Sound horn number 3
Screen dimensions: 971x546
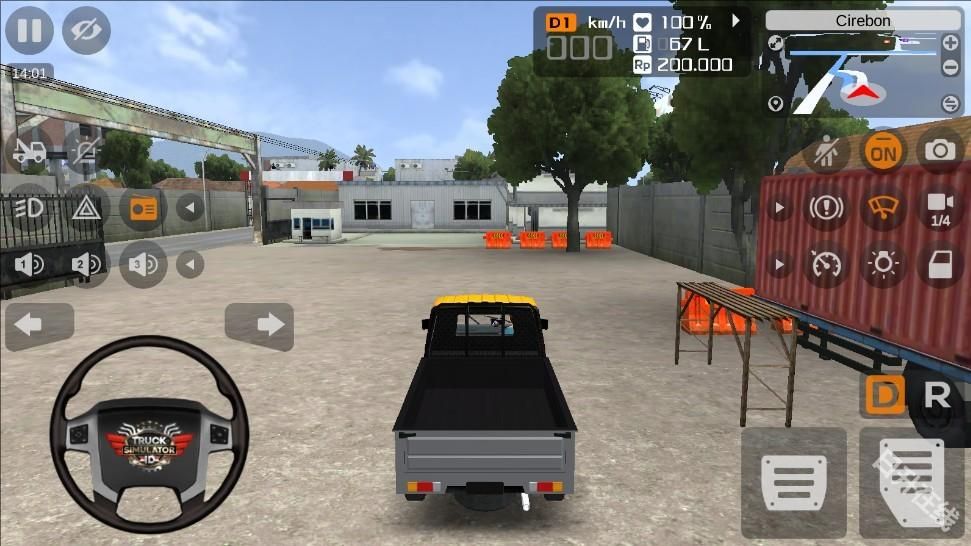pyautogui.click(x=143, y=264)
